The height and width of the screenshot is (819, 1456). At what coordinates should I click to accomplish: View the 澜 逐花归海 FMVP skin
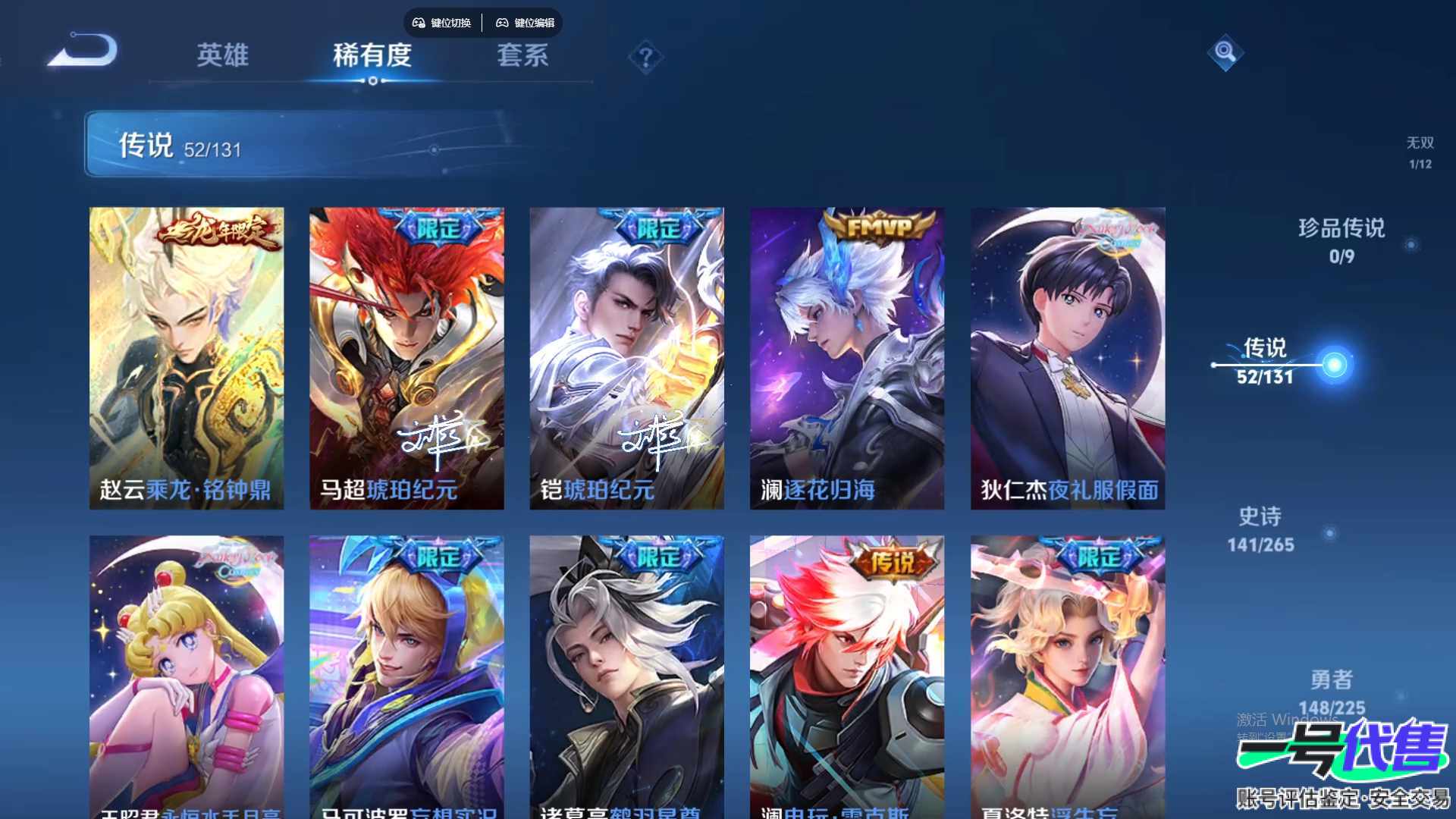[847, 358]
